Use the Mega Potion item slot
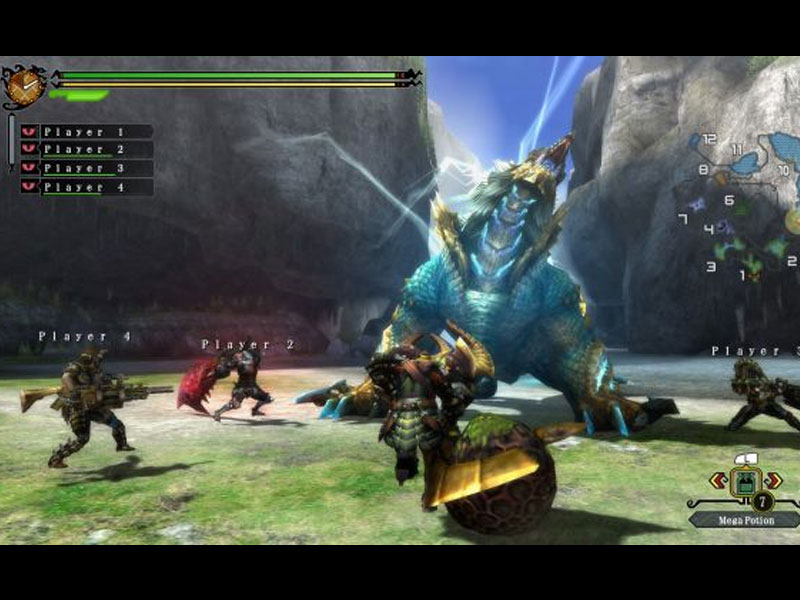The image size is (800, 600). (744, 483)
